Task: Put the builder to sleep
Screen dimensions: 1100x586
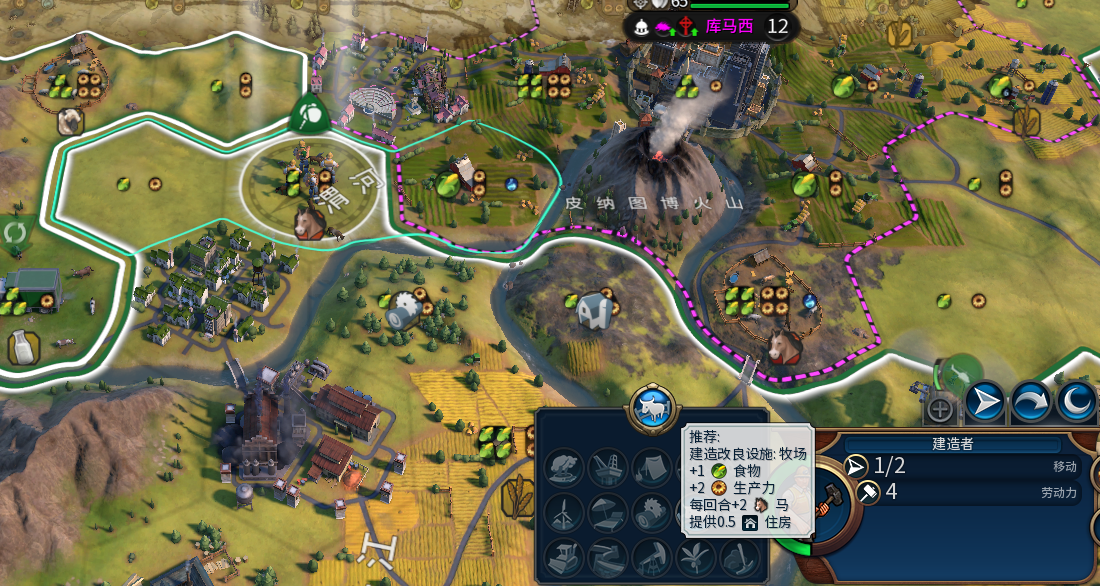Action: click(x=1076, y=403)
